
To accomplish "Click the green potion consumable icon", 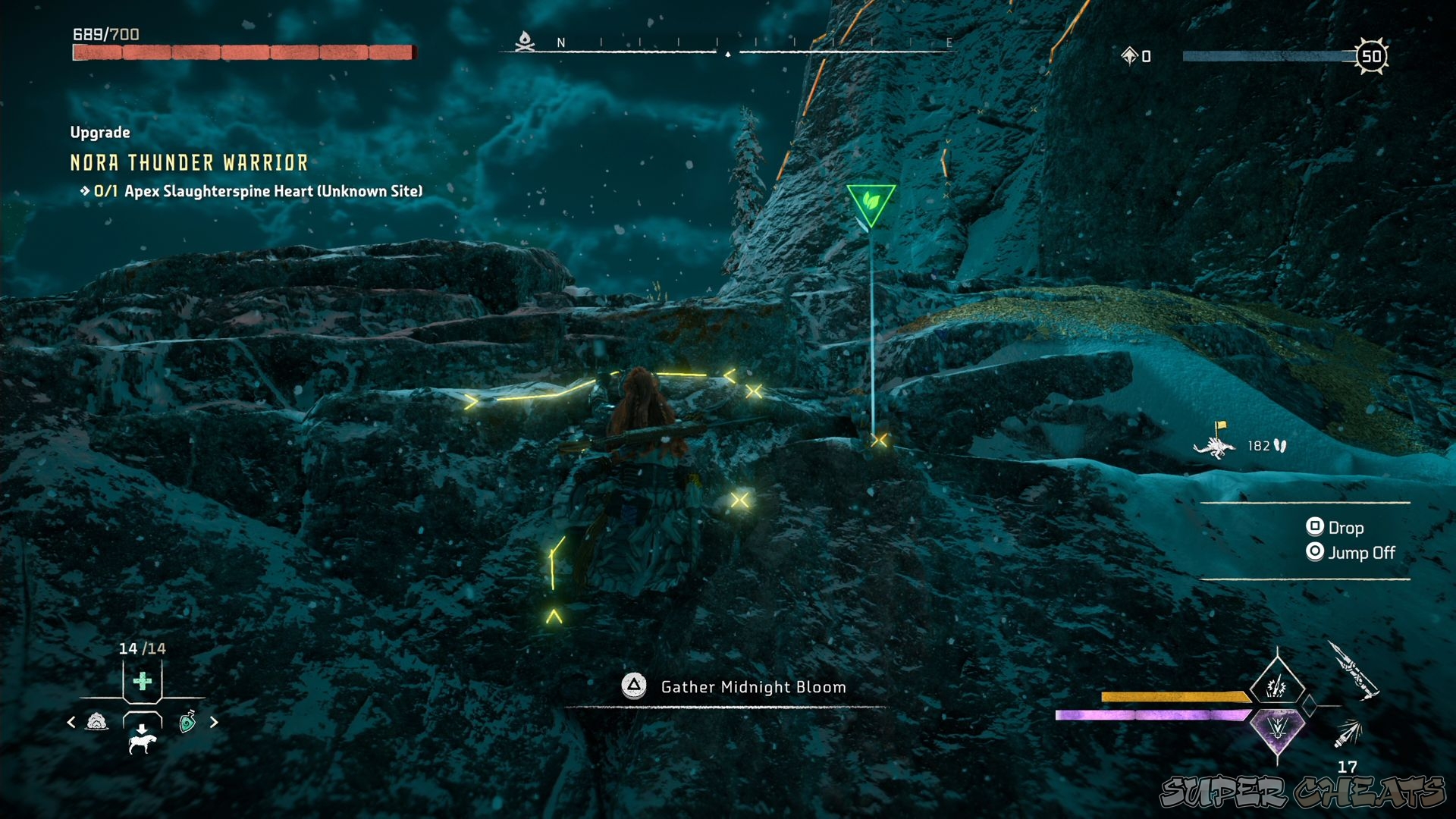I will [187, 721].
